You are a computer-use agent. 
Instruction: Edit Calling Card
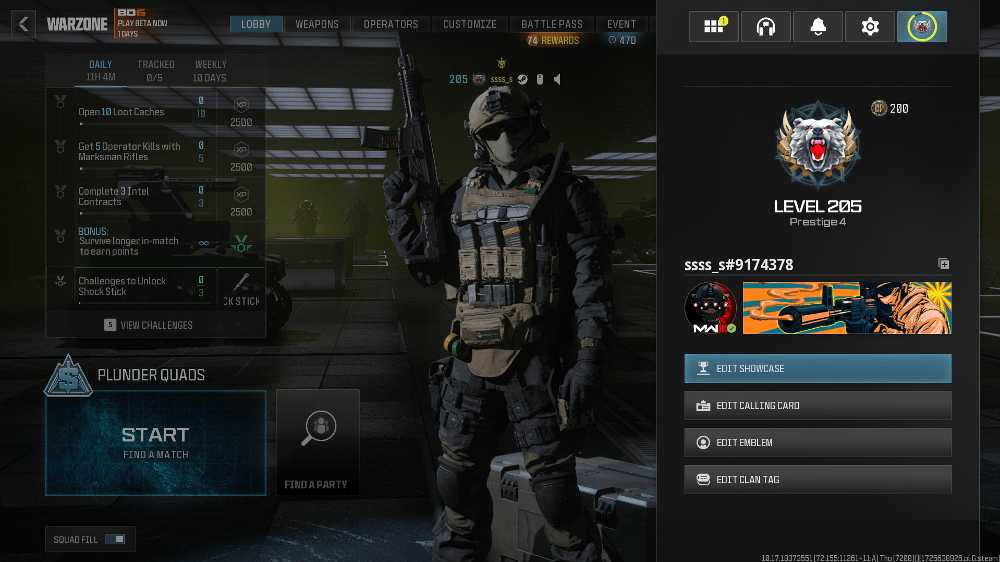(x=817, y=405)
